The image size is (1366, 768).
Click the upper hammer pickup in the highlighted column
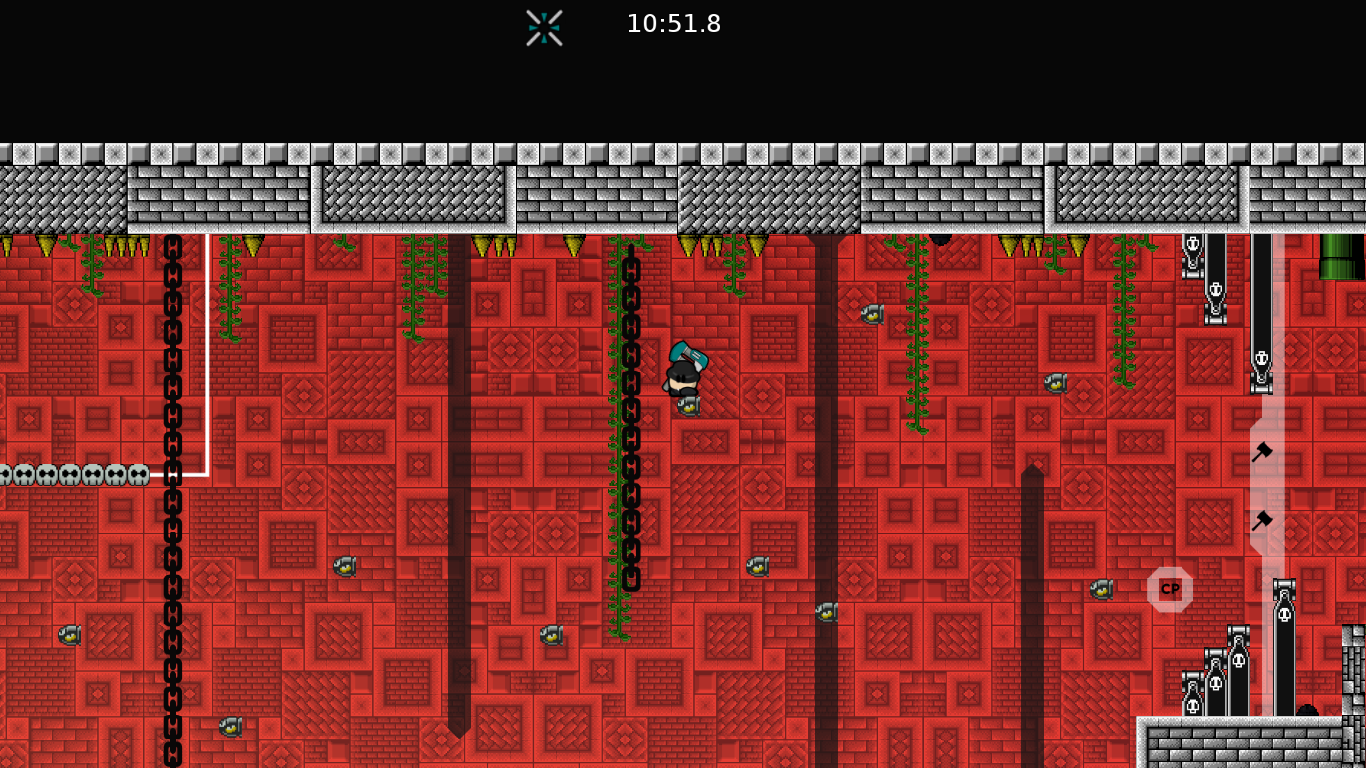(x=1262, y=451)
